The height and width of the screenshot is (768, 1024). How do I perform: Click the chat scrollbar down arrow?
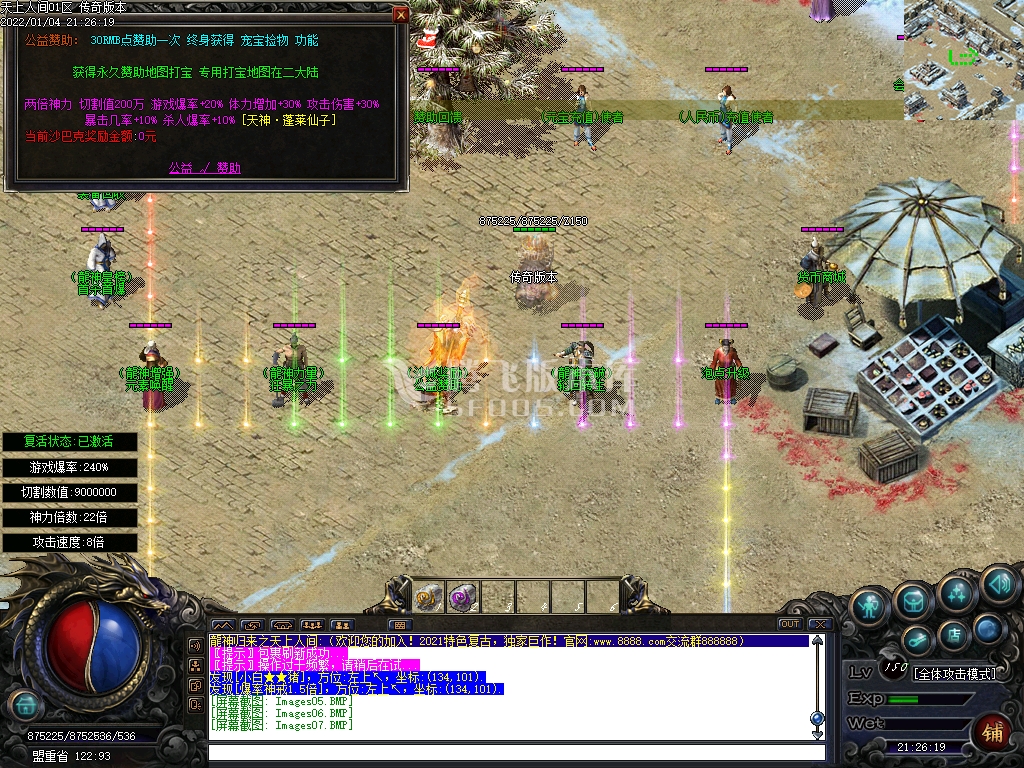tap(817, 735)
